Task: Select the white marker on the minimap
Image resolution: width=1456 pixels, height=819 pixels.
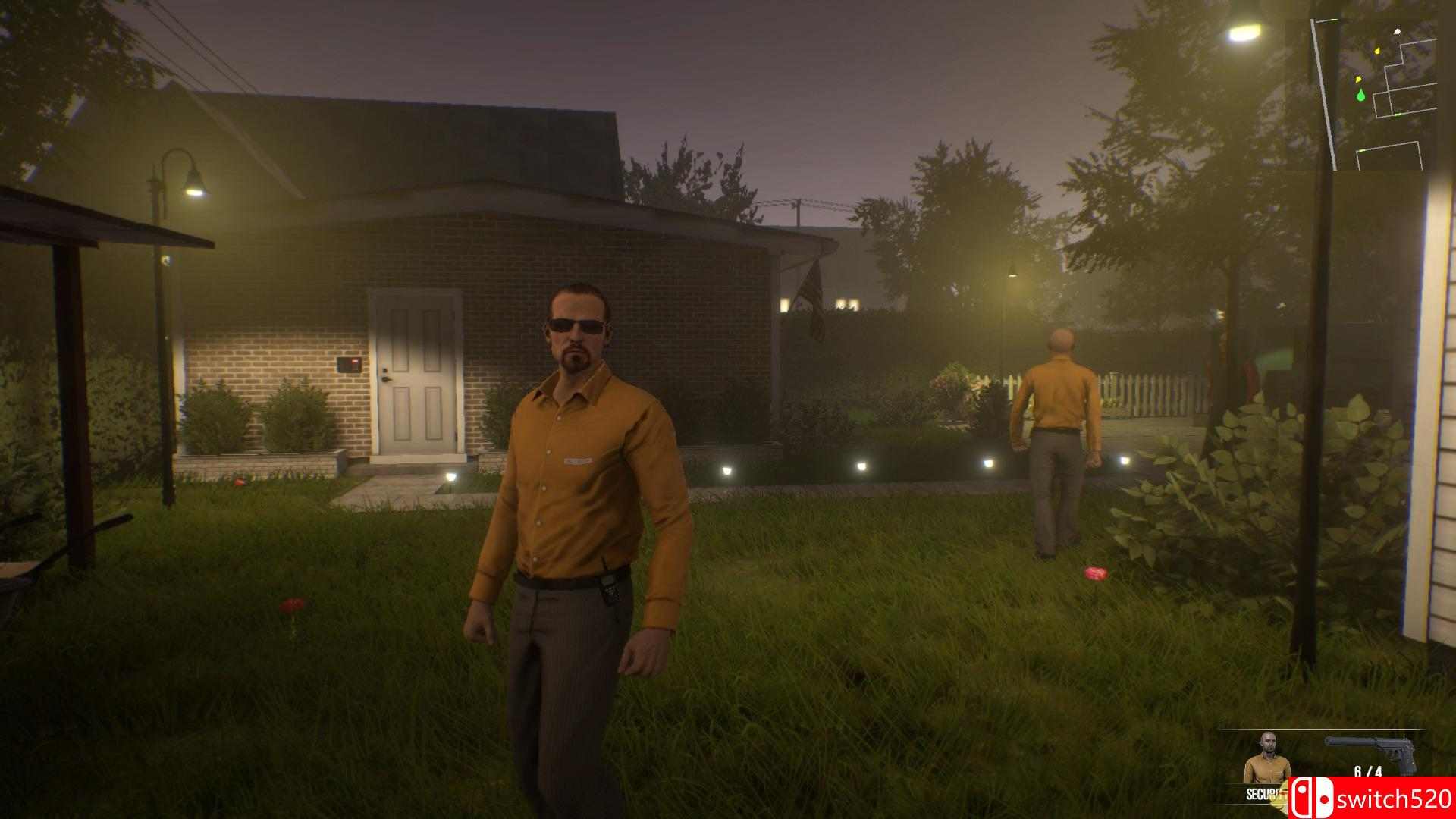Action: point(1397,32)
